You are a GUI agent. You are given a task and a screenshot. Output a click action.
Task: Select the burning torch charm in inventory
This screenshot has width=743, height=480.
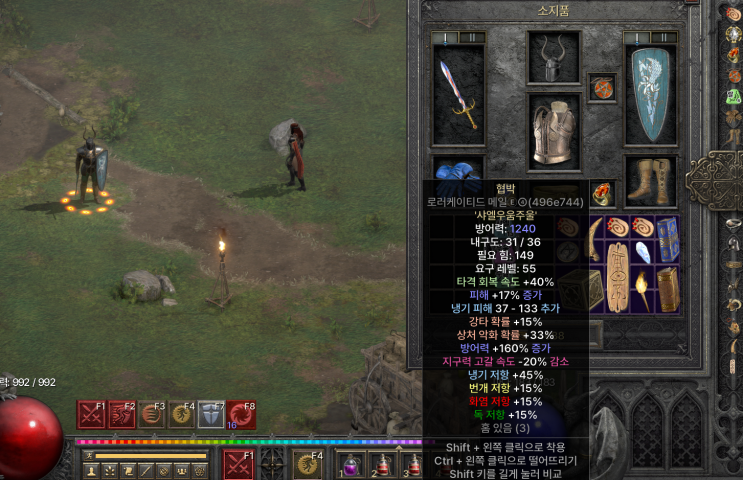(x=643, y=290)
